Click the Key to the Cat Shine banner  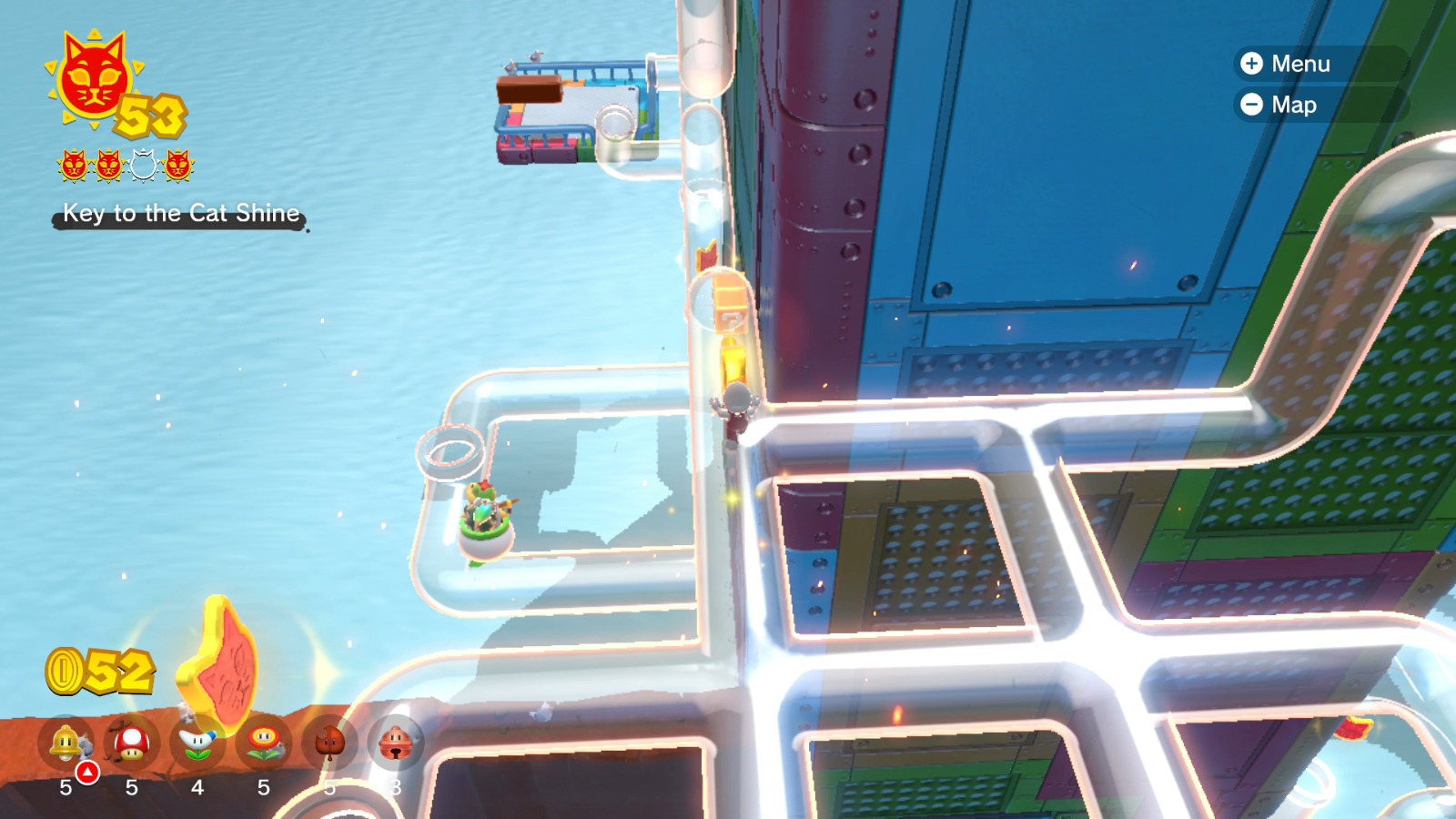coord(179,216)
